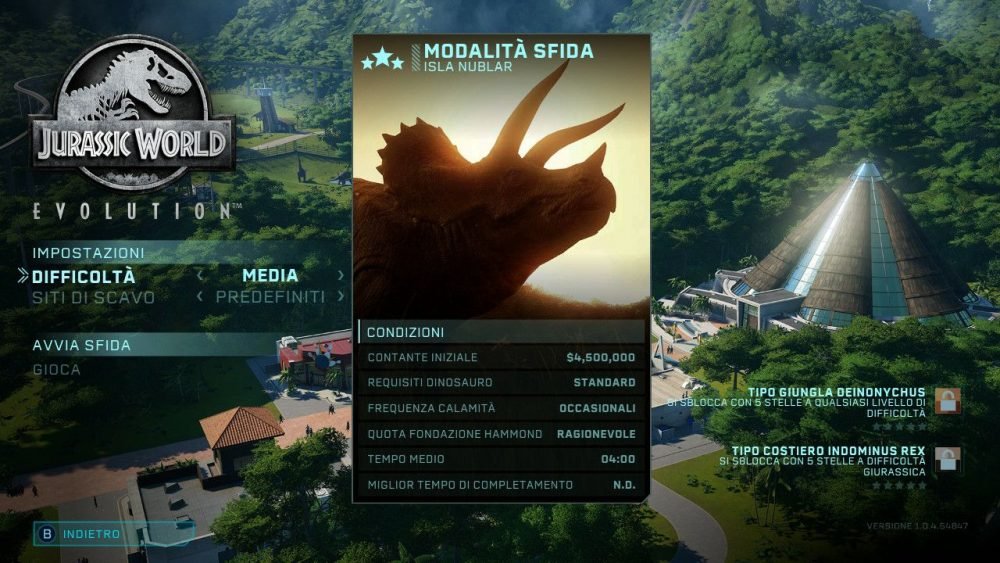Click the right arrow beside Predefiniti
This screenshot has height=563, width=1000.
click(x=341, y=297)
